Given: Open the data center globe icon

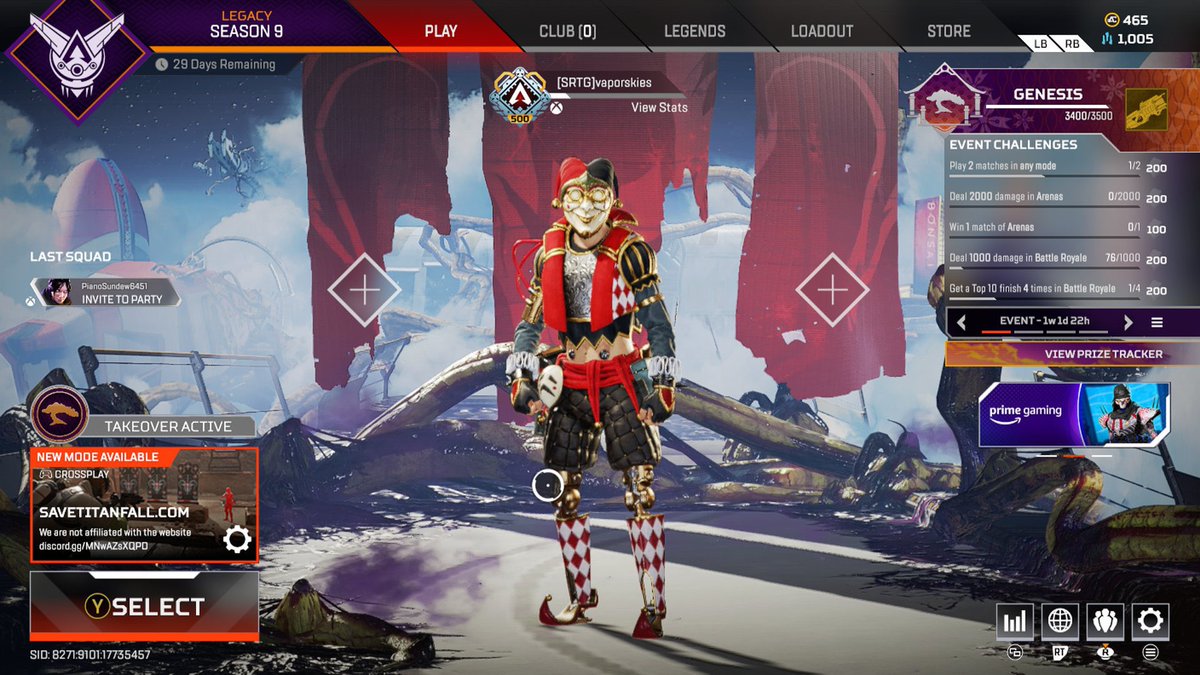Looking at the screenshot, I should [1060, 622].
